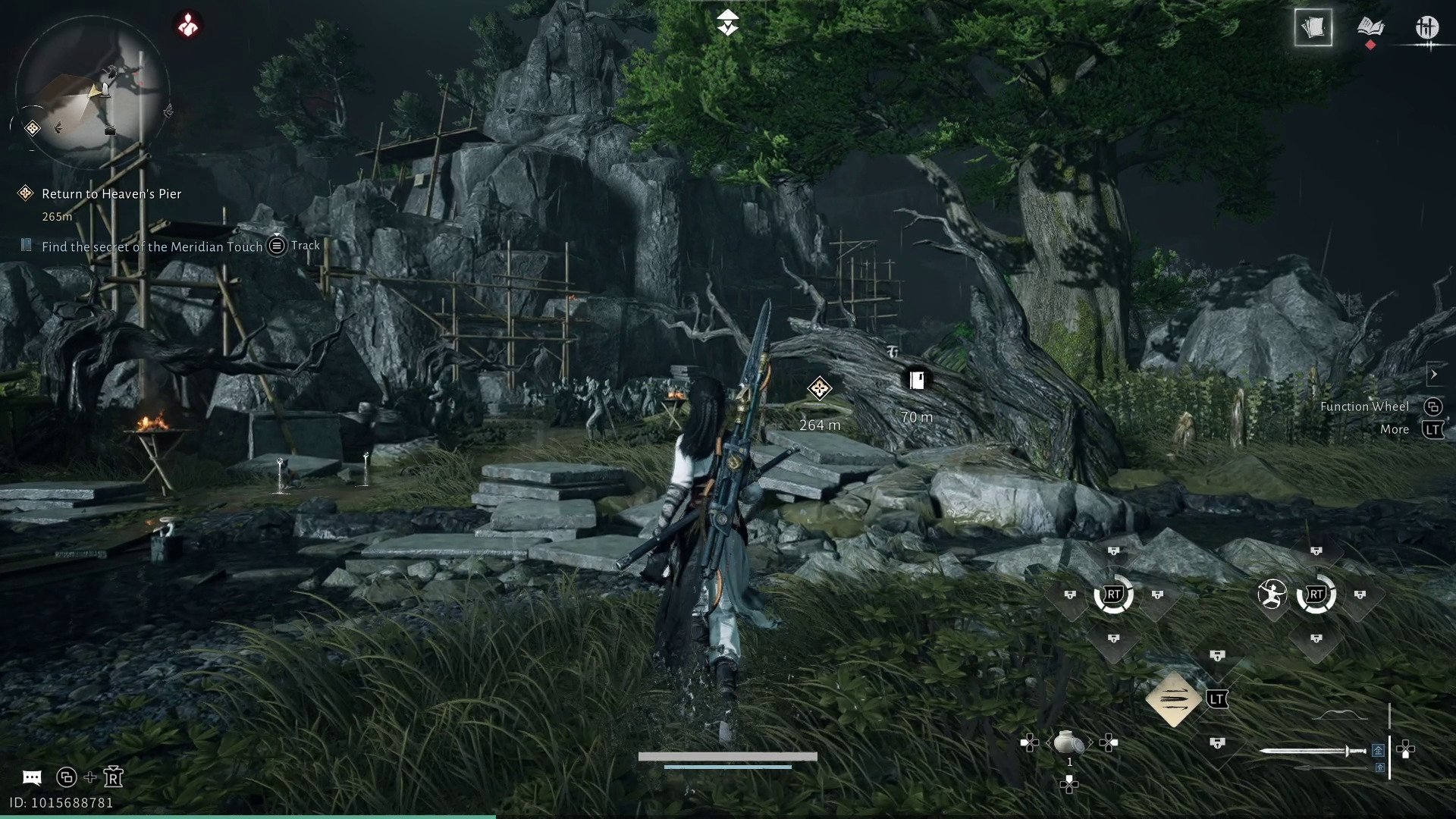Select the Meridian Touch secret quest entry
Image resolution: width=1456 pixels, height=819 pixels.
[152, 246]
